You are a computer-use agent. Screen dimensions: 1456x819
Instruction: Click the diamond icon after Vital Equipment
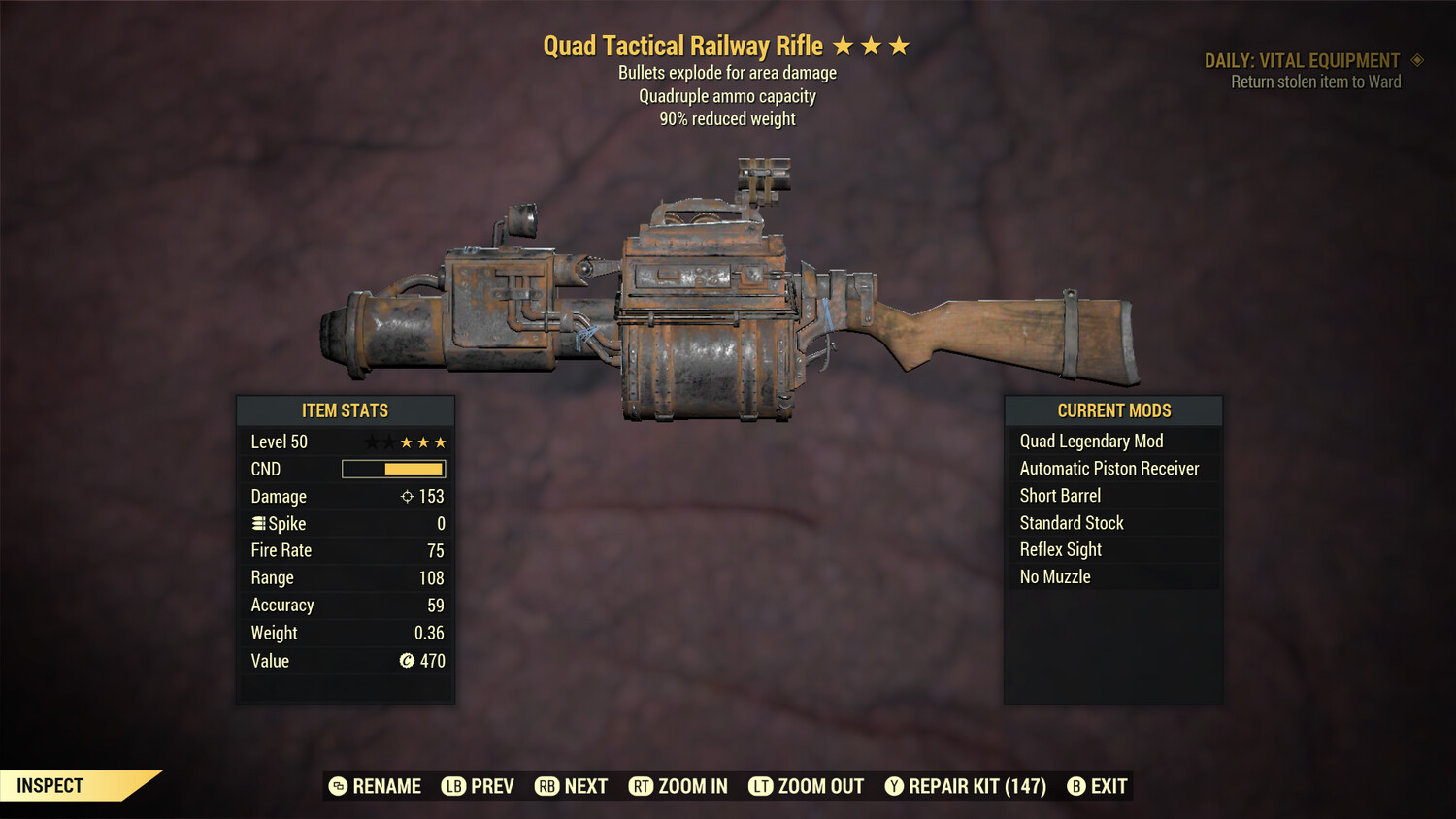tap(1417, 60)
